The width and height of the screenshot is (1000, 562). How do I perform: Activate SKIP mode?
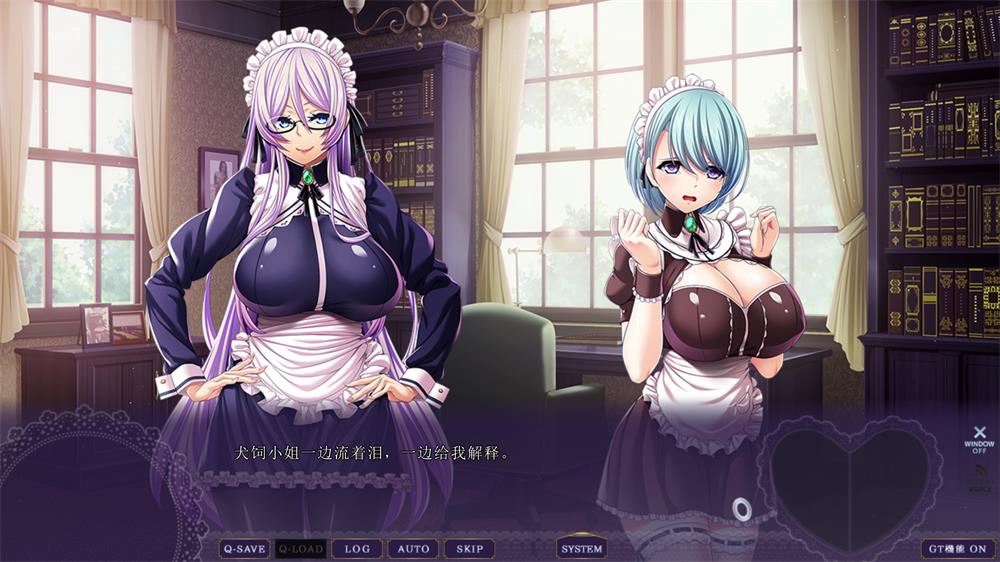coord(469,548)
